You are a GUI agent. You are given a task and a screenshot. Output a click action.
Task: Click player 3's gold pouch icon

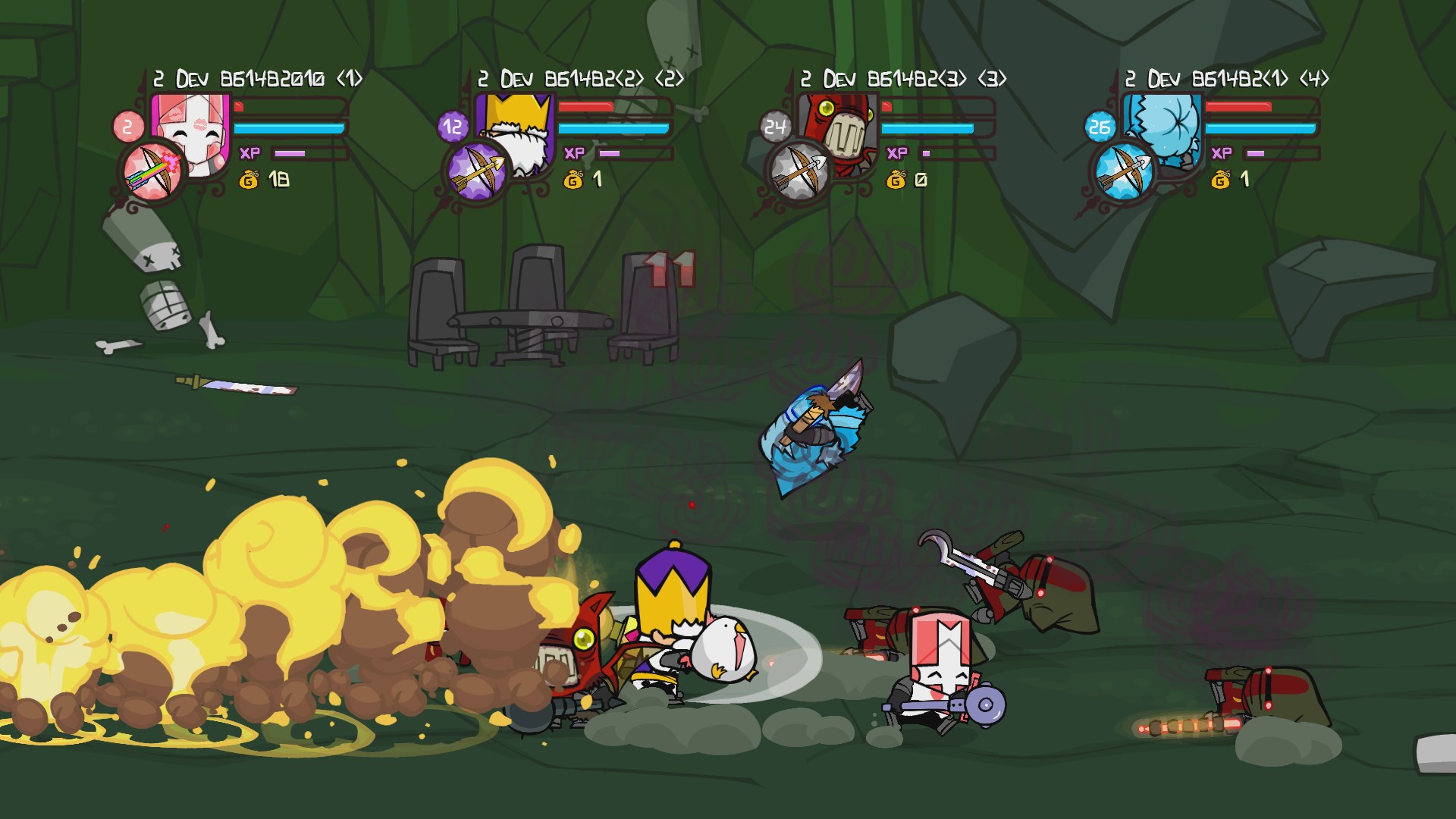pyautogui.click(x=897, y=180)
